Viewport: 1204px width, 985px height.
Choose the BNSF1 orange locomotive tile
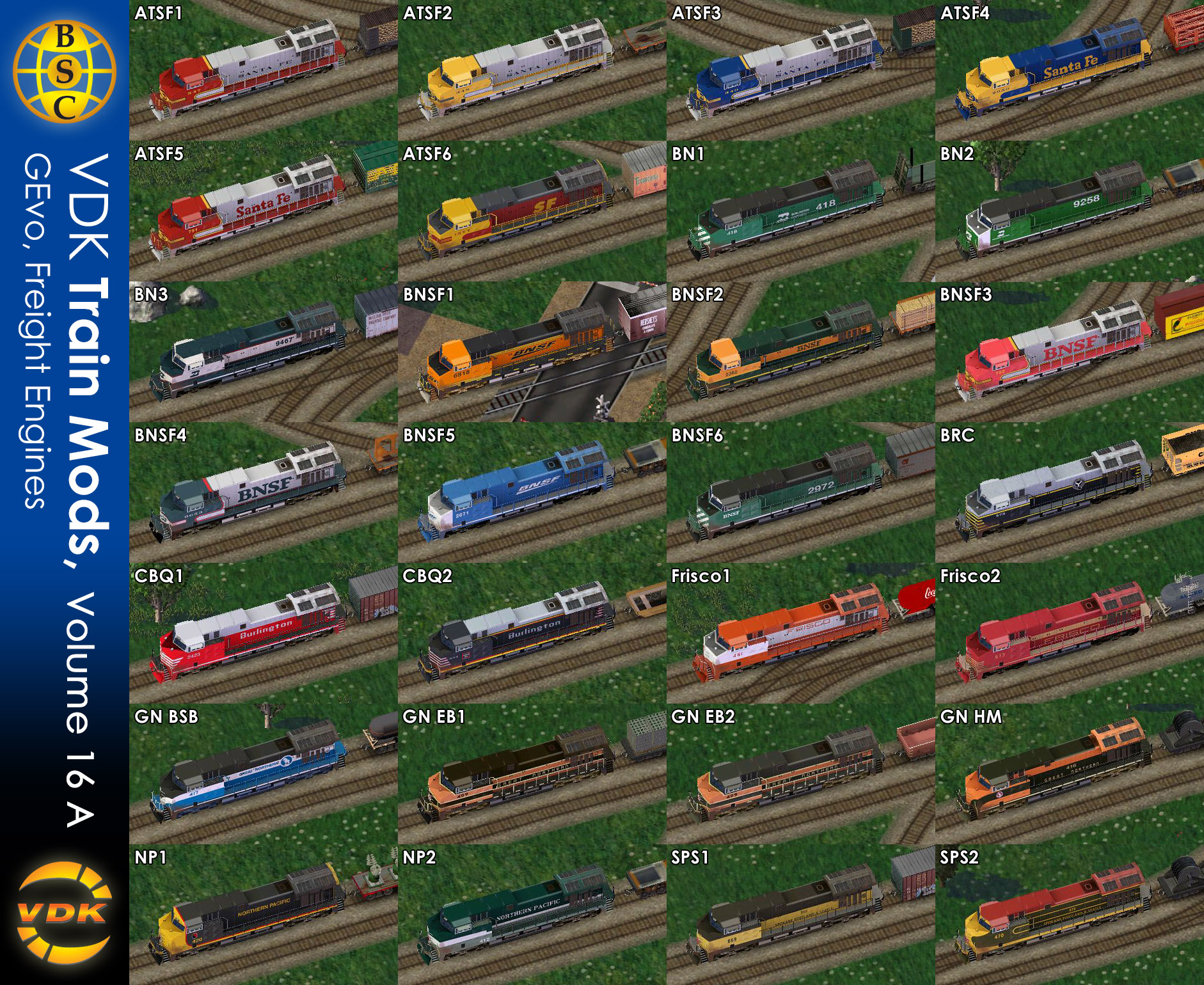click(x=532, y=352)
